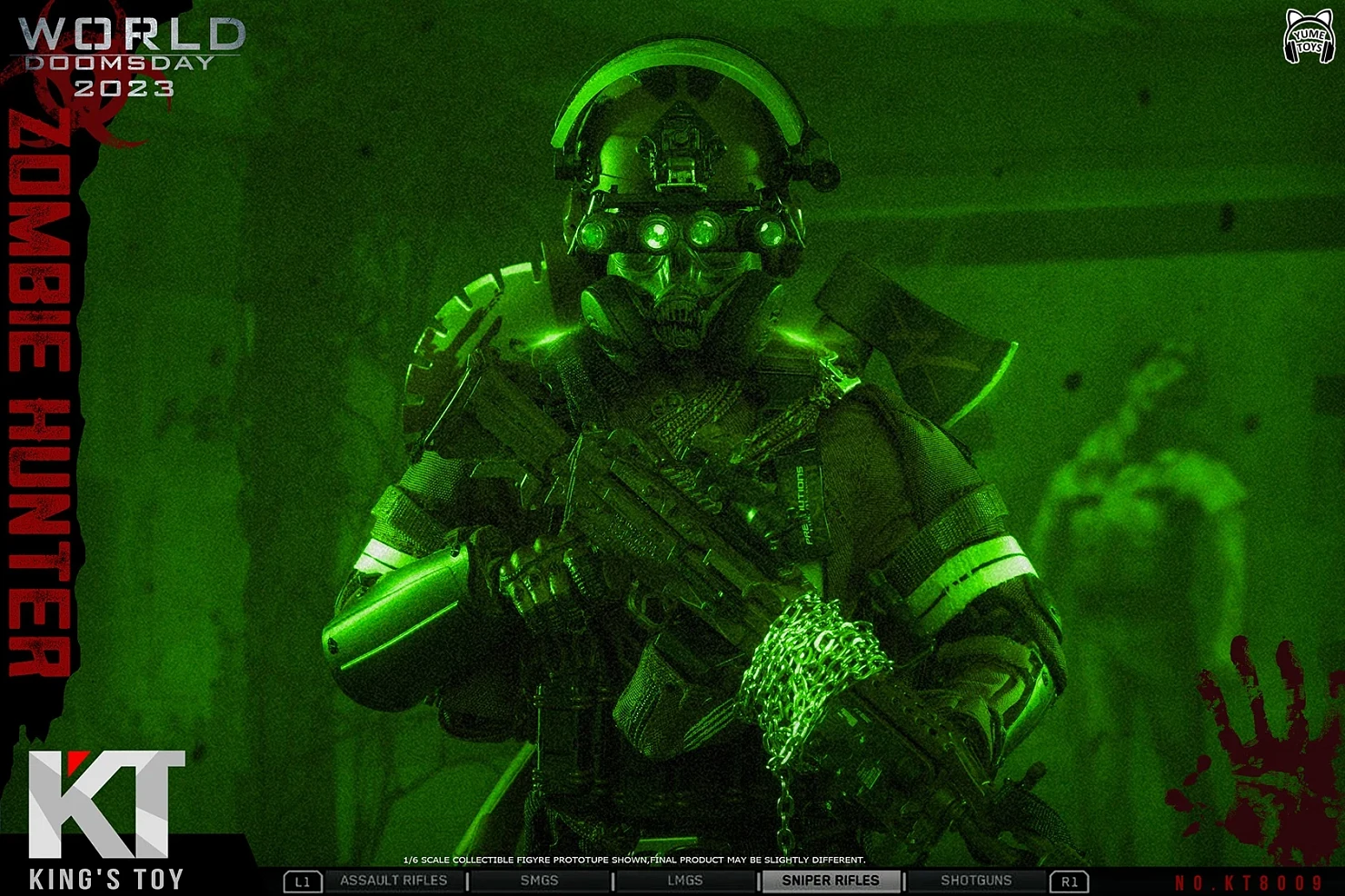Open the LMGs tab
The height and width of the screenshot is (896, 1345).
click(684, 881)
